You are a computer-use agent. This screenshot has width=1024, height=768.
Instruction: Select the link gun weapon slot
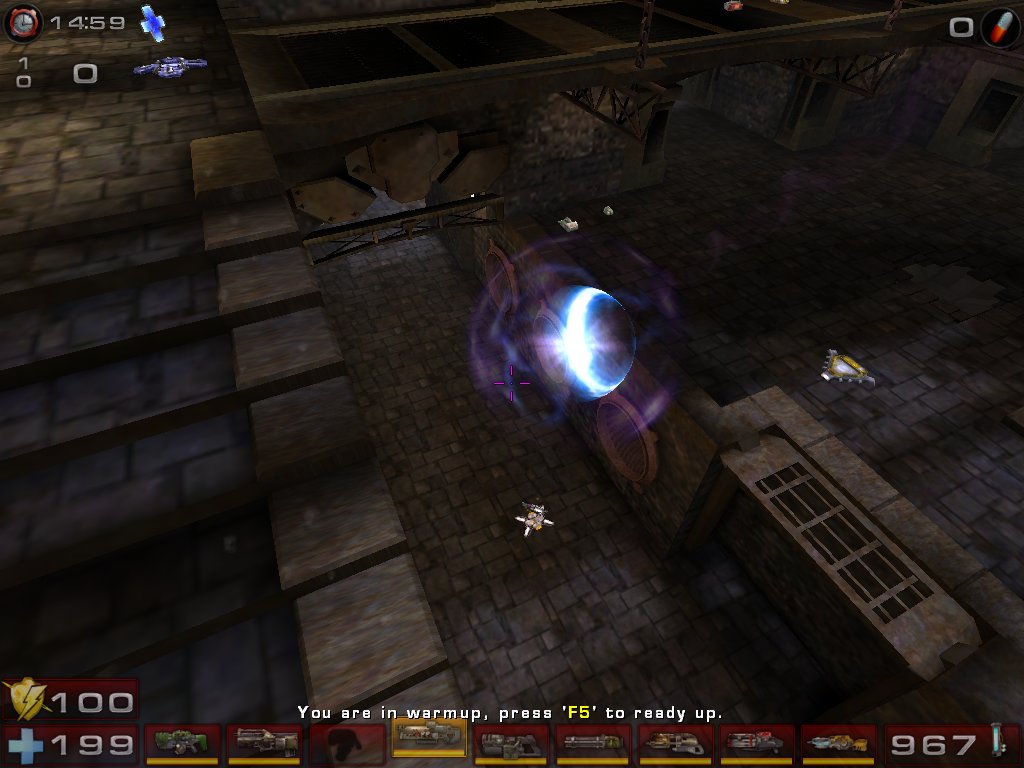tap(510, 743)
